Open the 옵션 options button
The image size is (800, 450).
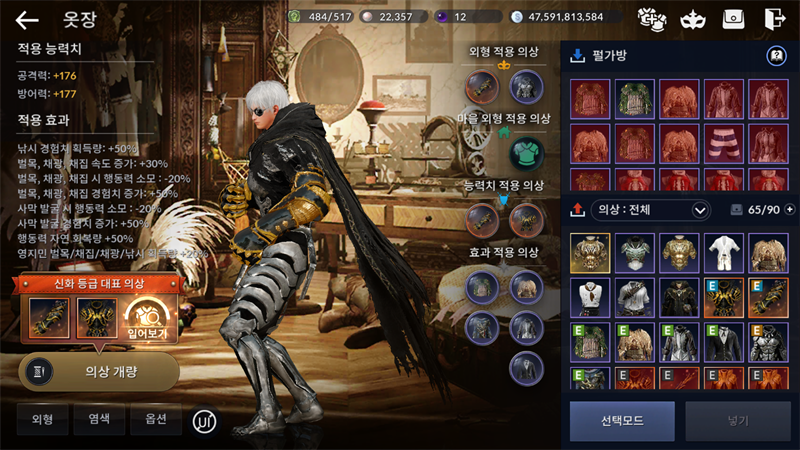tap(155, 419)
